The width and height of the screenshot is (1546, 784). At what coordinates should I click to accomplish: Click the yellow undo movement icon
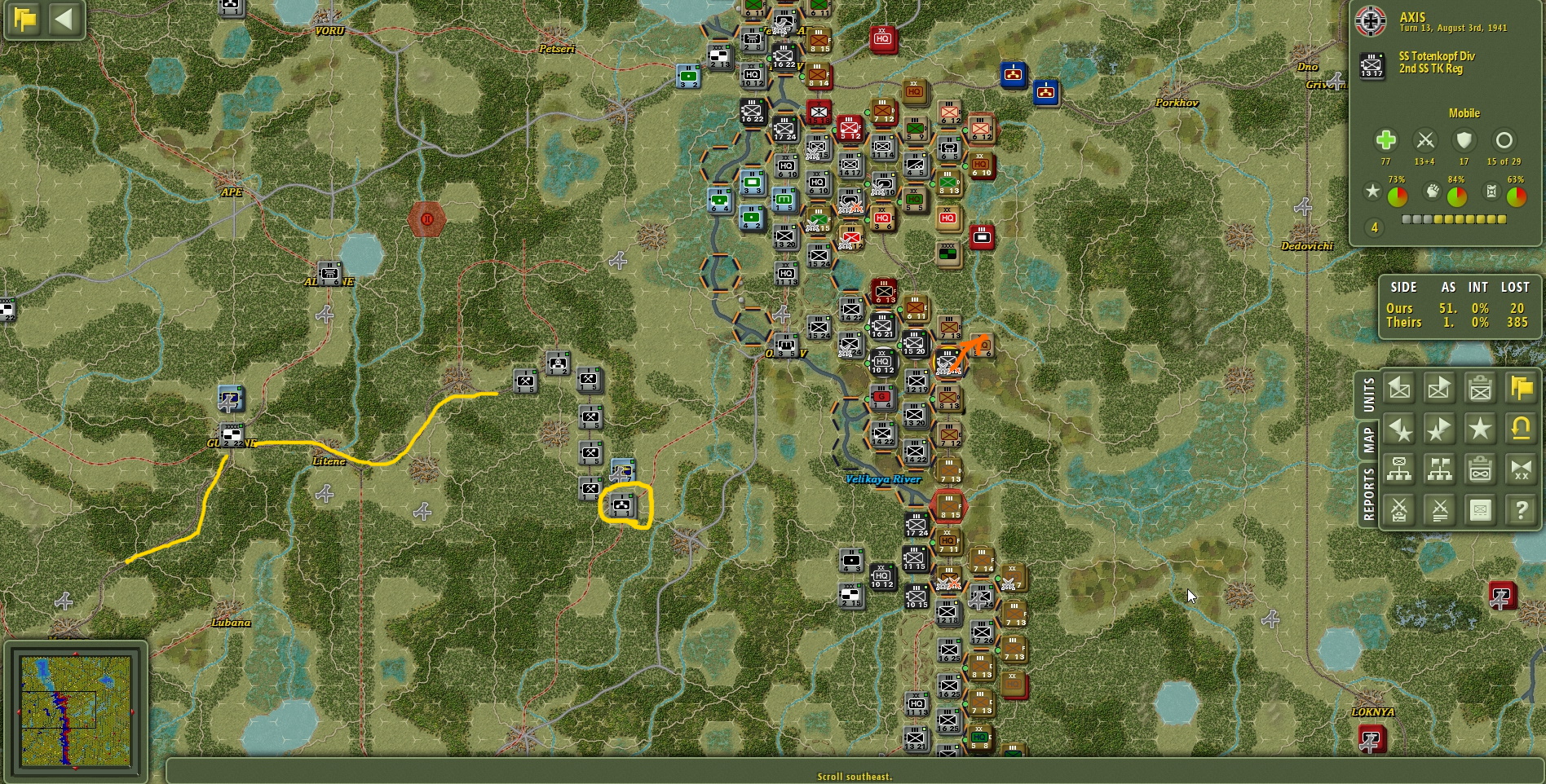point(1520,429)
